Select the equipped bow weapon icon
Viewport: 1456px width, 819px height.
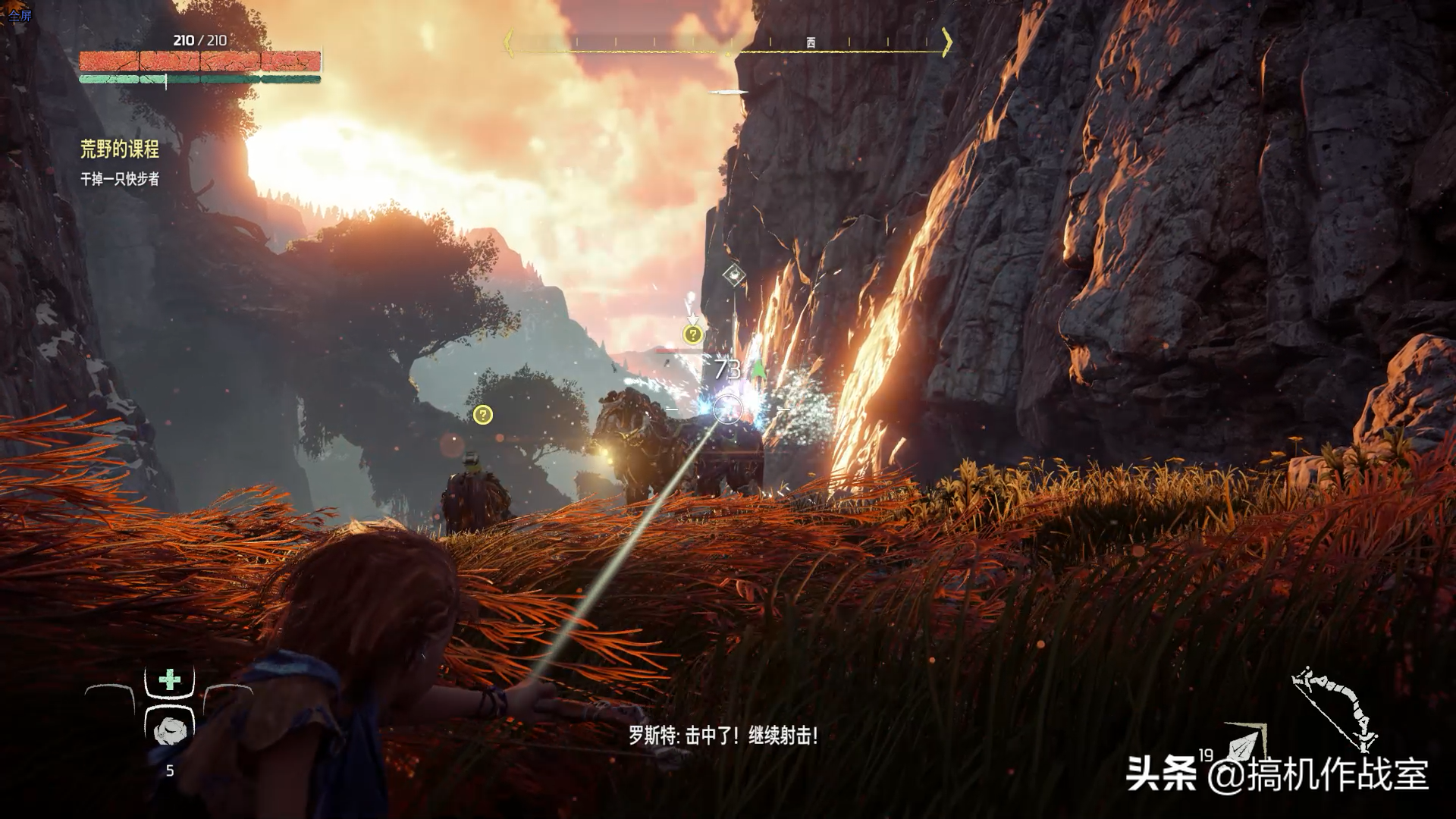pyautogui.click(x=1334, y=707)
